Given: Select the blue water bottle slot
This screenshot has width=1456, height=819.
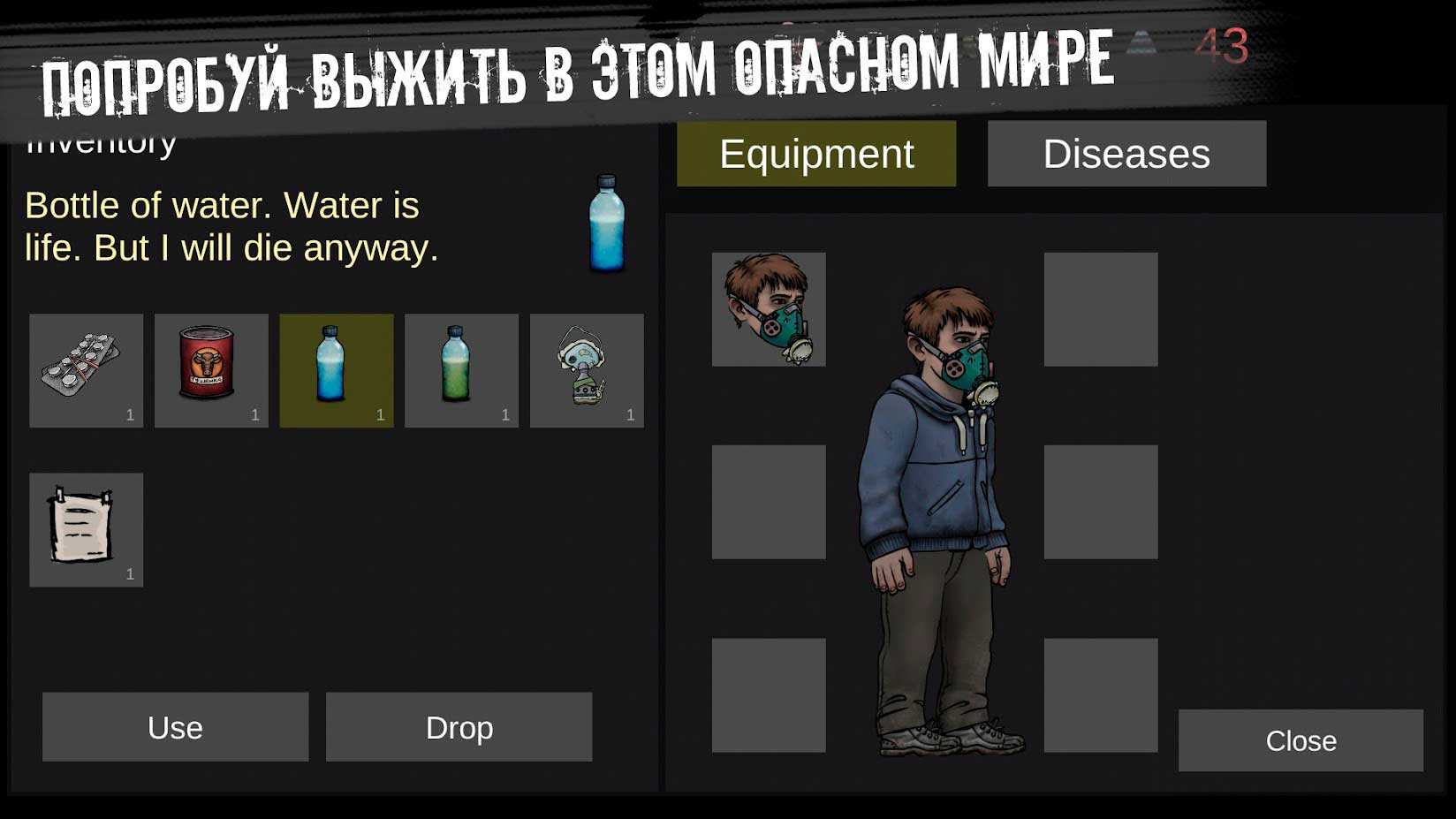Looking at the screenshot, I should pyautogui.click(x=337, y=370).
